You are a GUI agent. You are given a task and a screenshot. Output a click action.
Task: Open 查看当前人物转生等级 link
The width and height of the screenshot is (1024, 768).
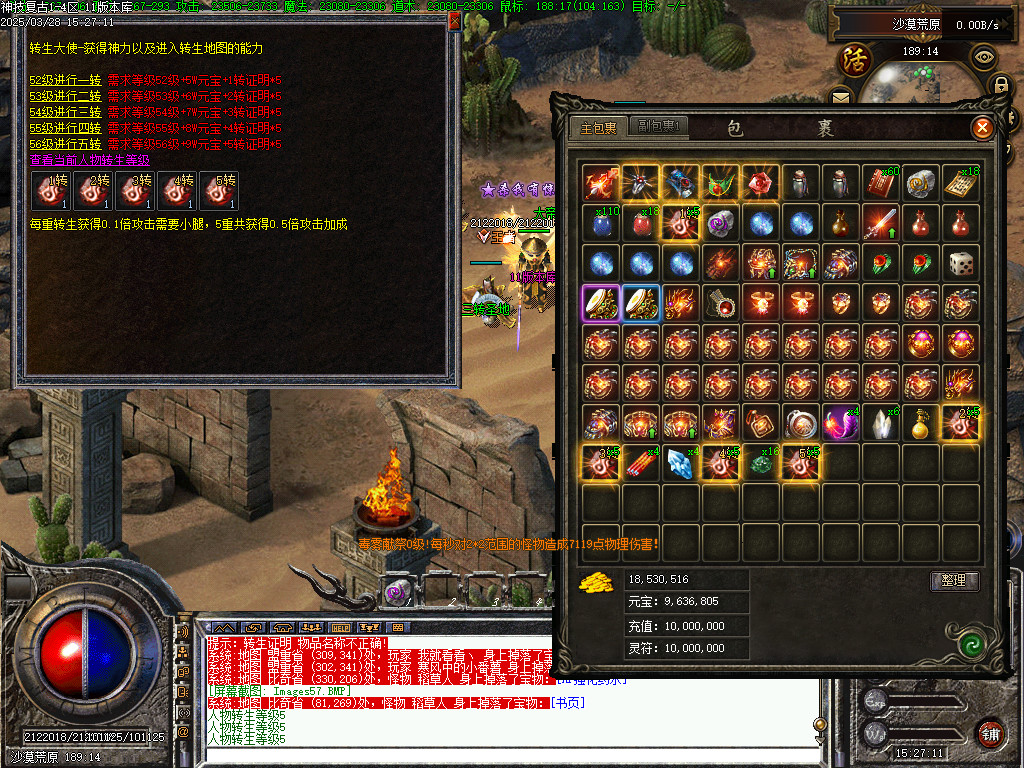coord(89,160)
